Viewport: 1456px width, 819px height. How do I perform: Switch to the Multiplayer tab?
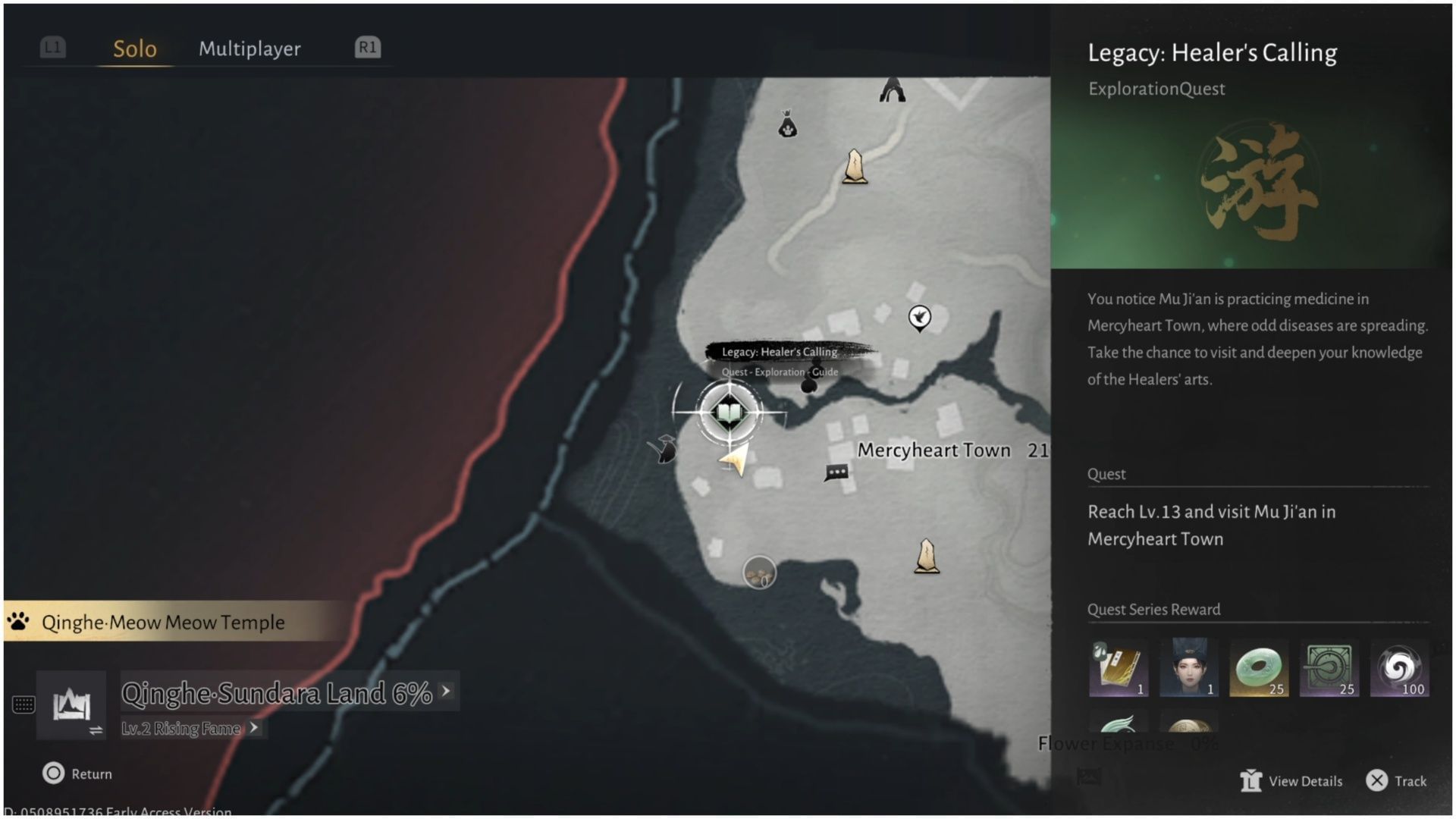(249, 48)
